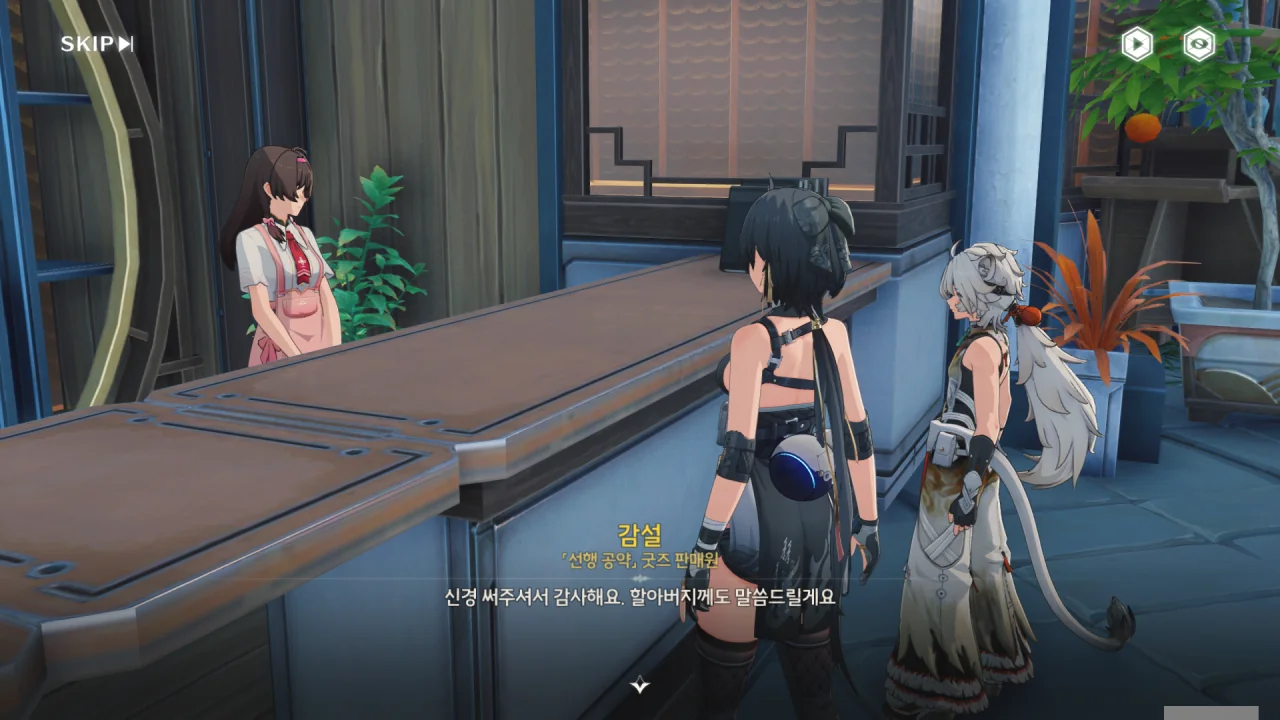Skip the cutscene with the SKIP button

pyautogui.click(x=97, y=44)
